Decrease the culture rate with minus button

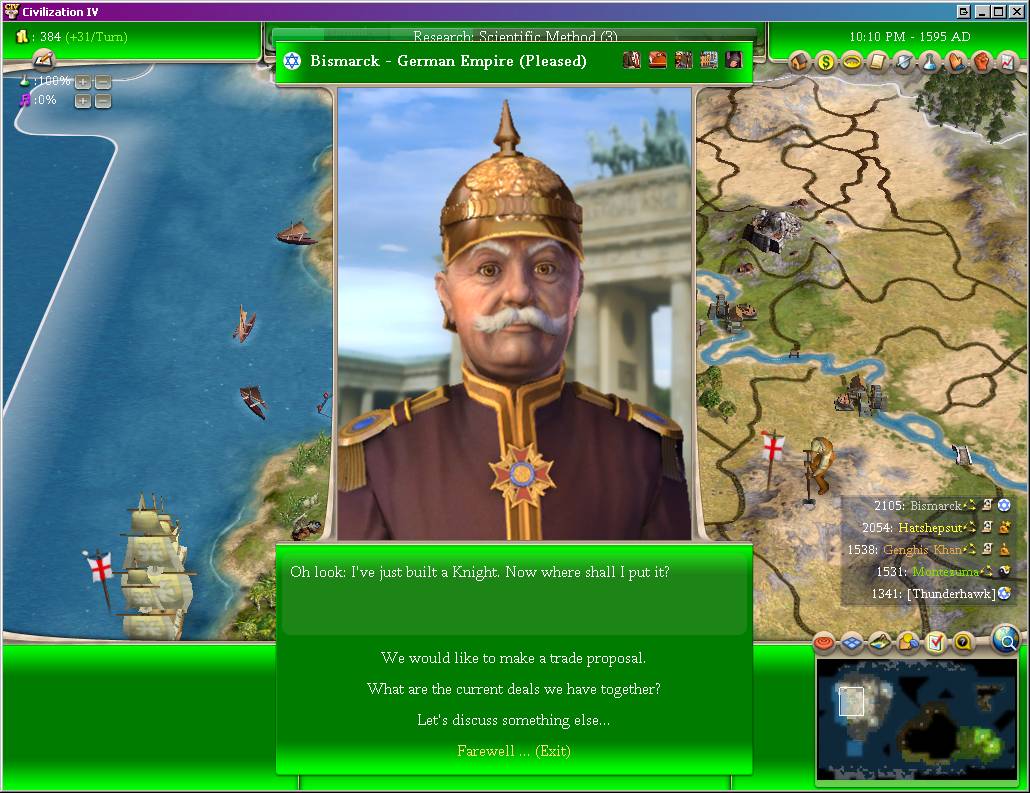pyautogui.click(x=103, y=100)
